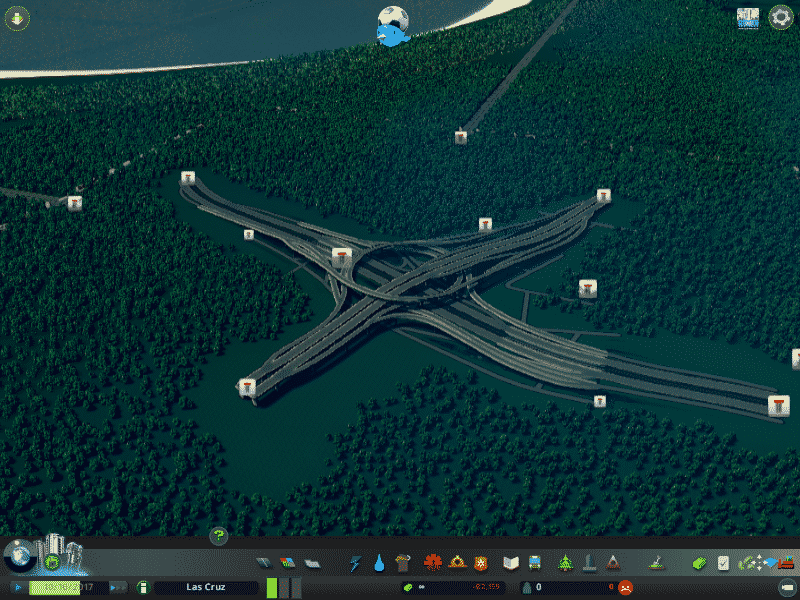
Task: Open the city areas map view
Action: point(748,18)
